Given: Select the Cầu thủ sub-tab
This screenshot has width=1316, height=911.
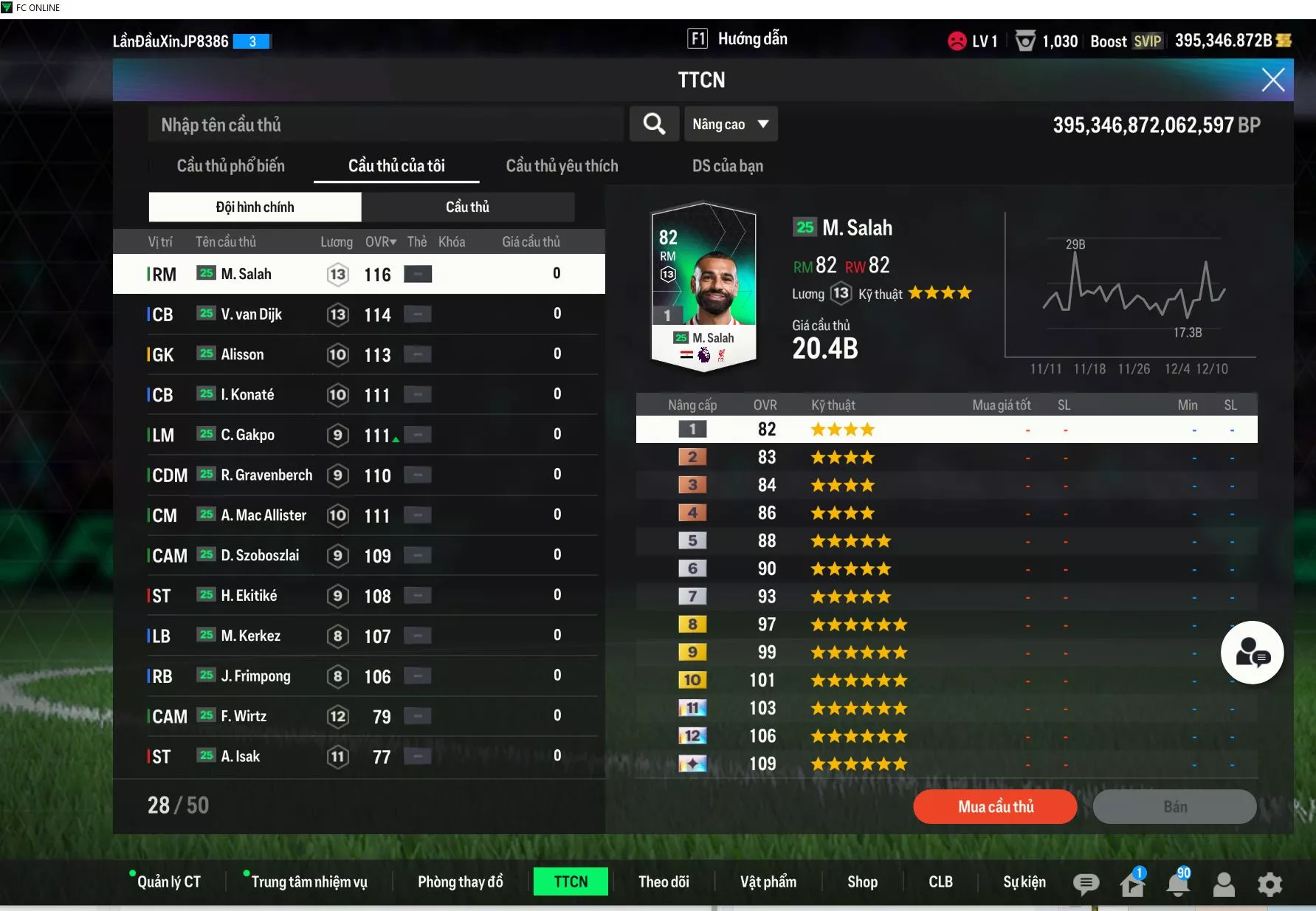Looking at the screenshot, I should pyautogui.click(x=467, y=207).
